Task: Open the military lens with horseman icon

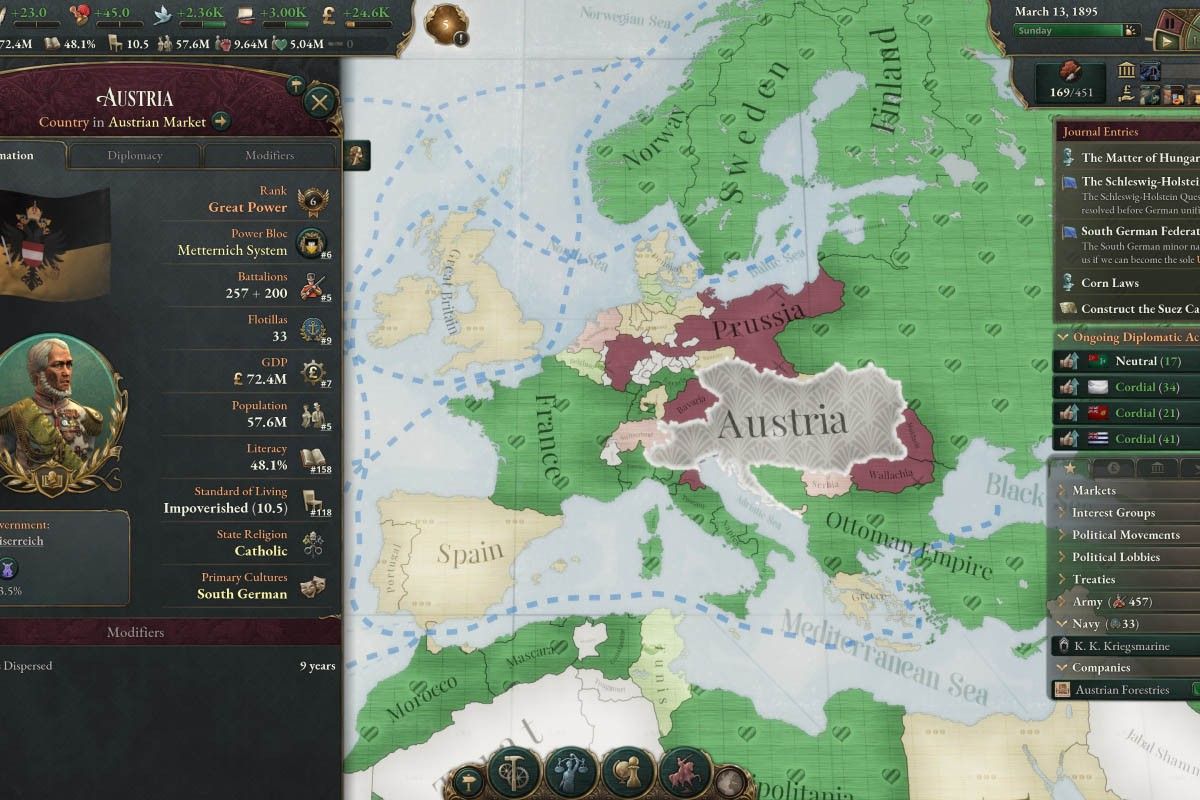Action: point(686,770)
